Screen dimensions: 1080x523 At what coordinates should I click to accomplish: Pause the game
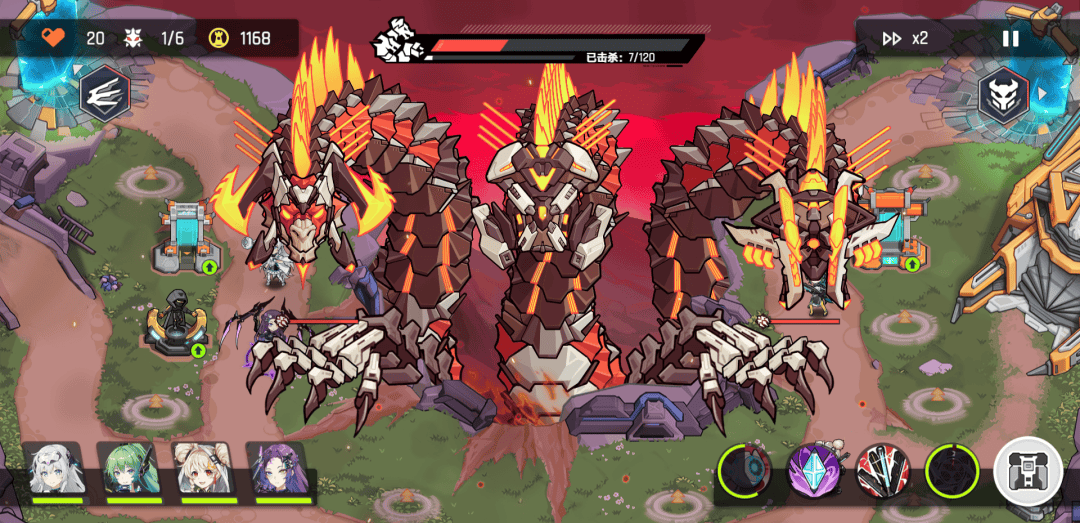[x=1011, y=39]
